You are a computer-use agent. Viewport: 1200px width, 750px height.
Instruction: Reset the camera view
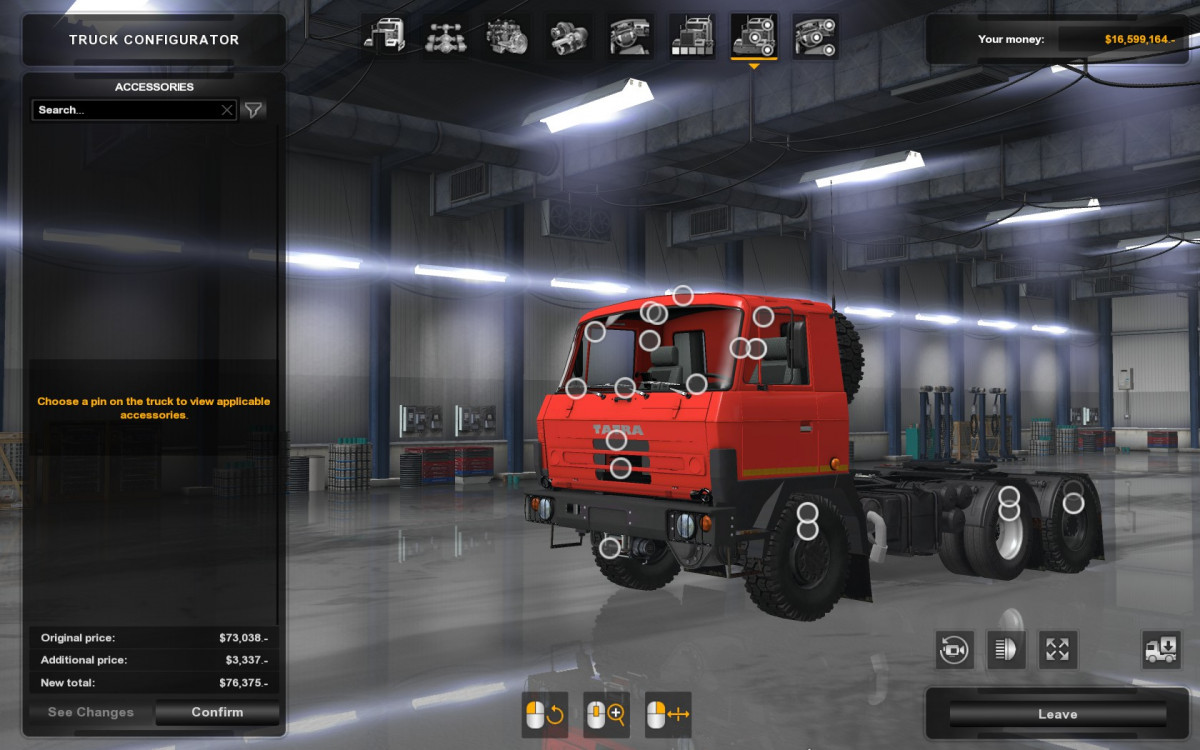pos(955,650)
